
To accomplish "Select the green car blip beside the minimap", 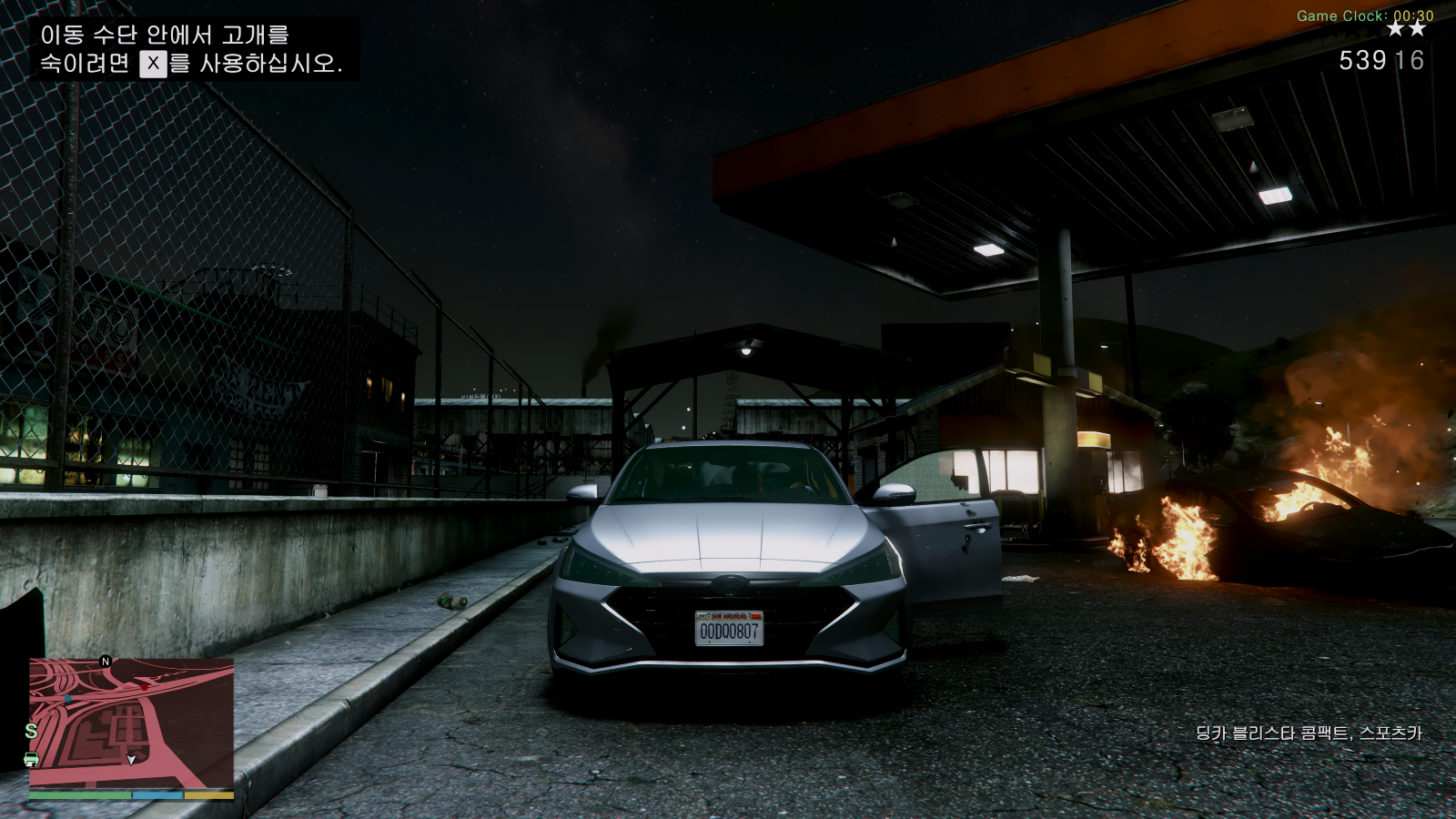I will point(31,759).
